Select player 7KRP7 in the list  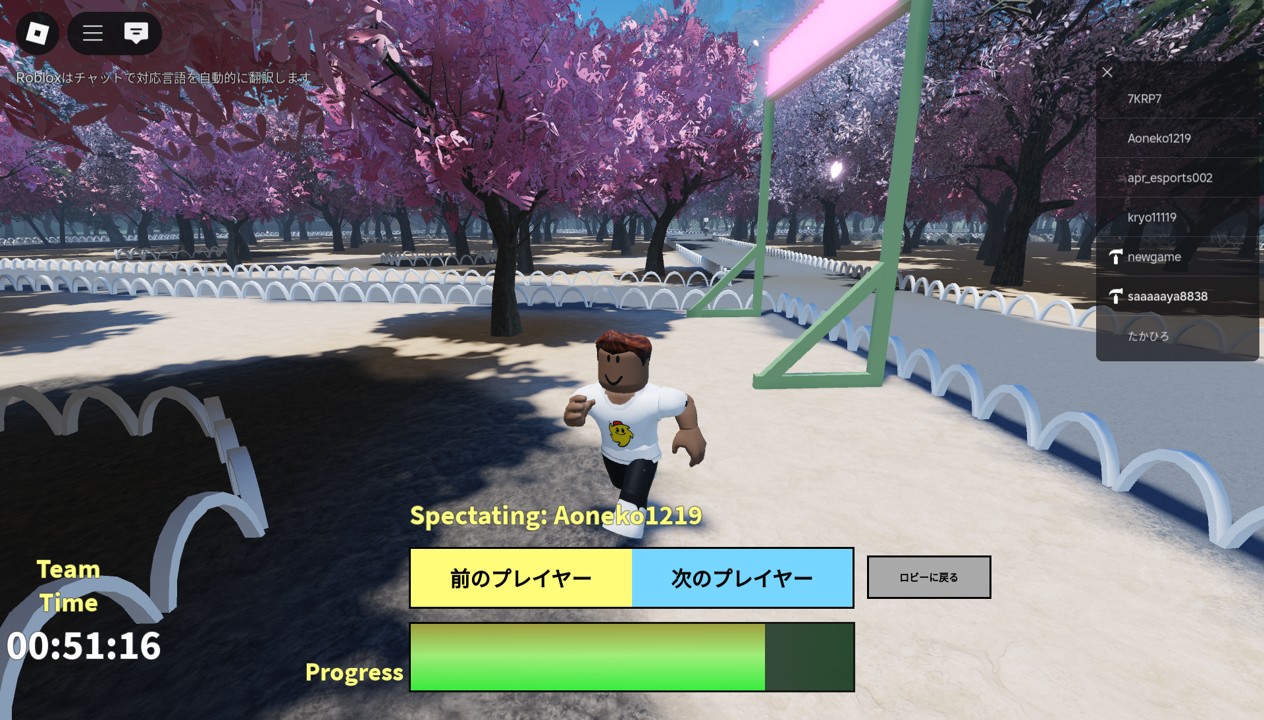[1144, 99]
